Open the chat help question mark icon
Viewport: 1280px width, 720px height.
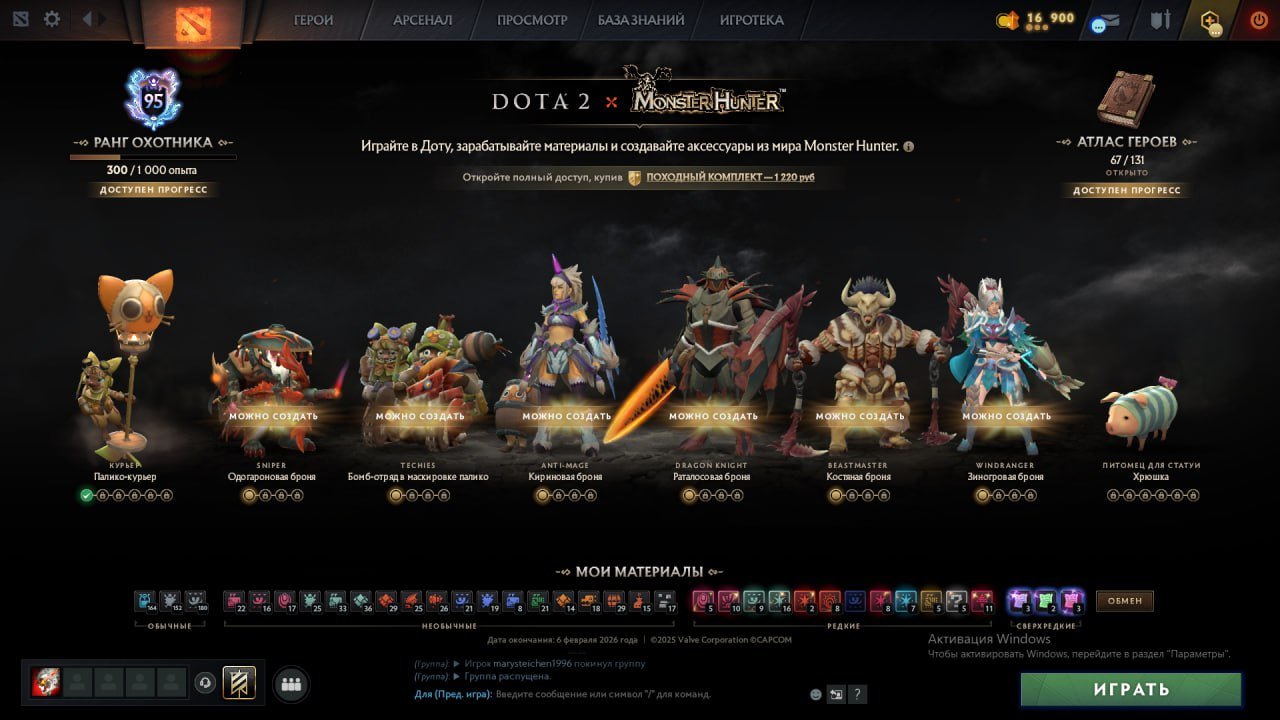[x=857, y=693]
